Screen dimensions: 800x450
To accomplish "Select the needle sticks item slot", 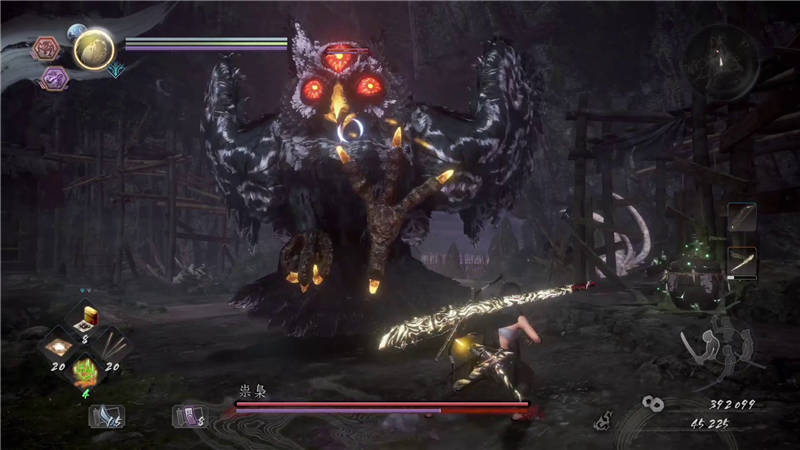I will [113, 349].
